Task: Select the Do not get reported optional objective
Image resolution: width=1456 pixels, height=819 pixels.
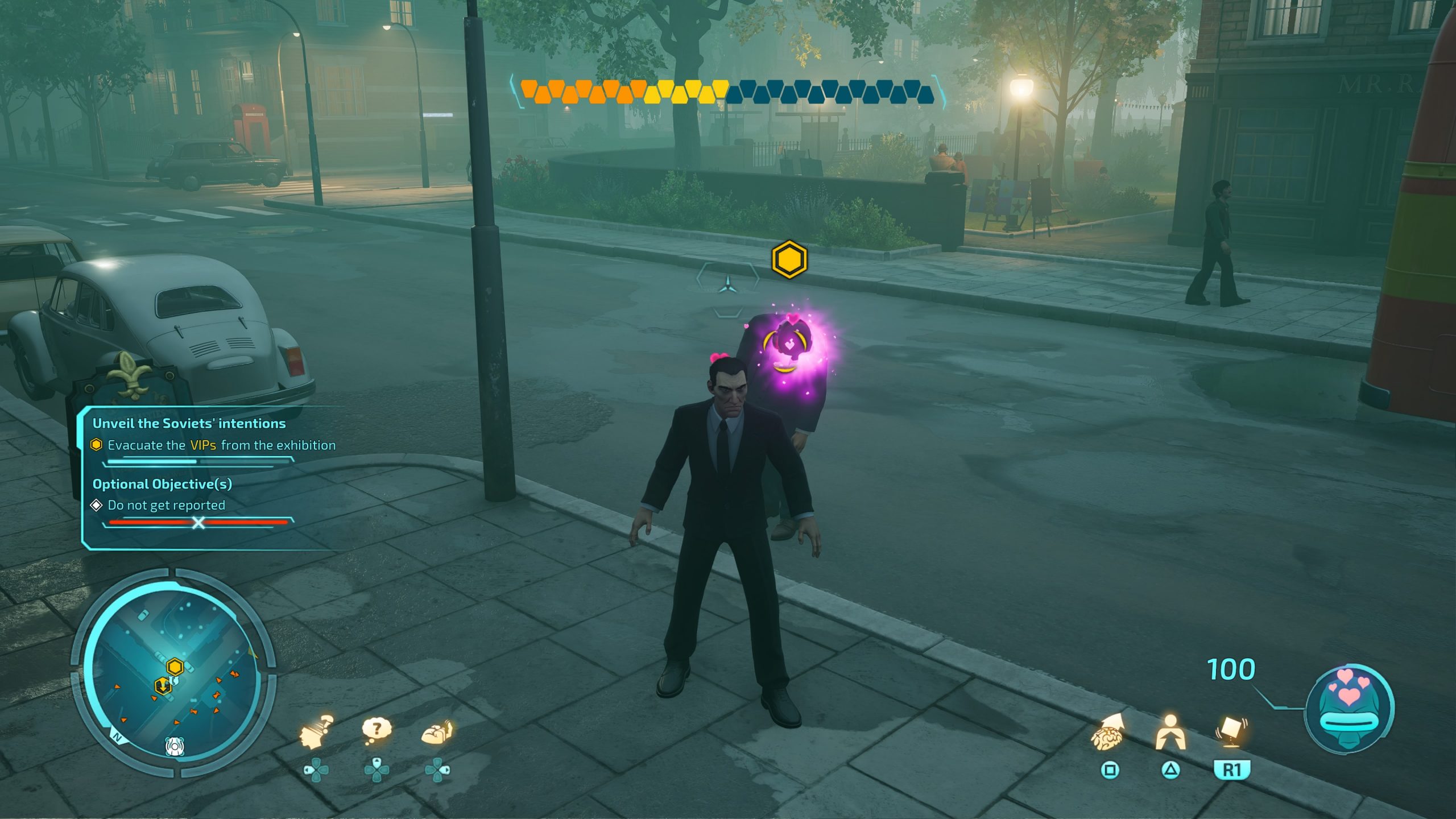Action: [x=166, y=505]
